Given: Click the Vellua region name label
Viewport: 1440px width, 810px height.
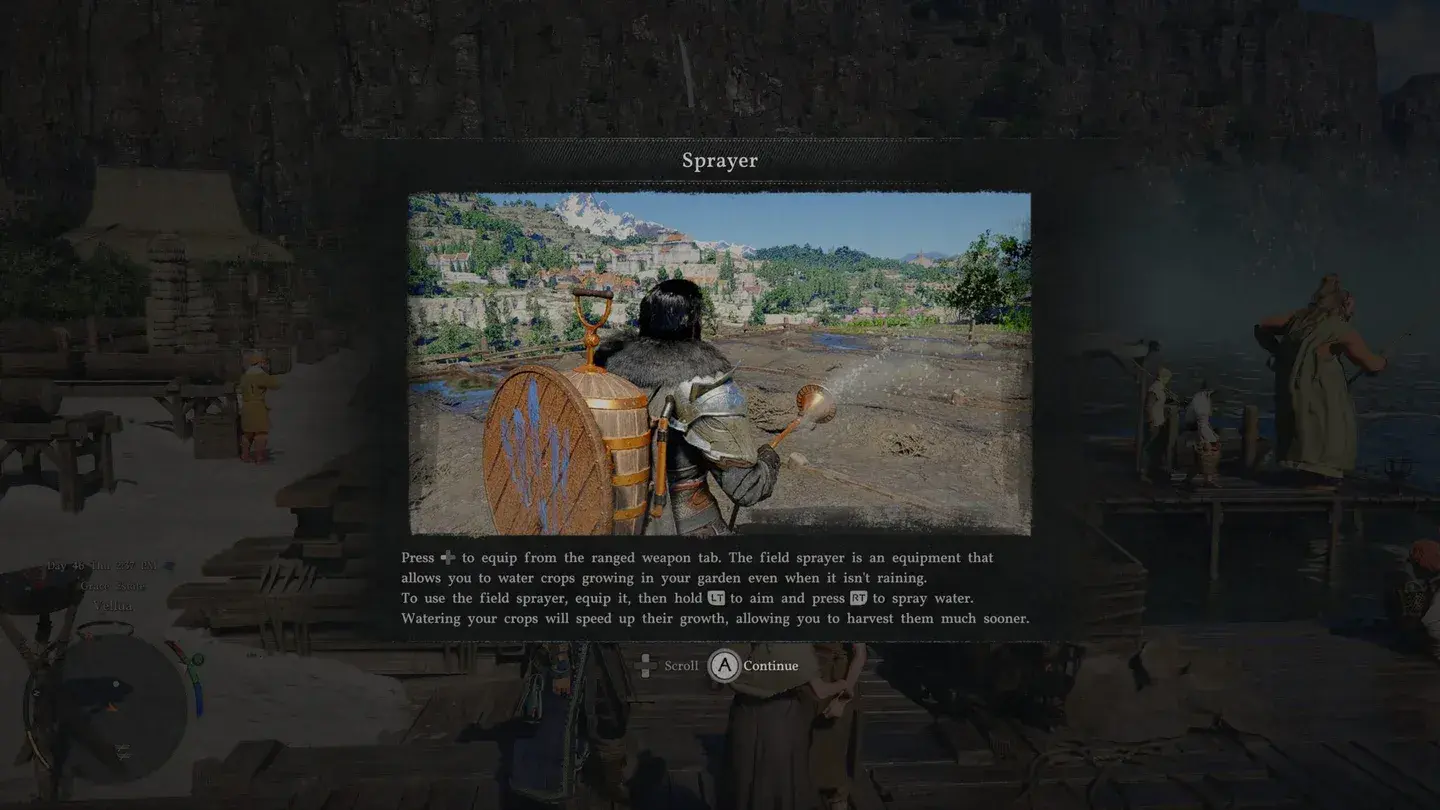Looking at the screenshot, I should (x=114, y=605).
